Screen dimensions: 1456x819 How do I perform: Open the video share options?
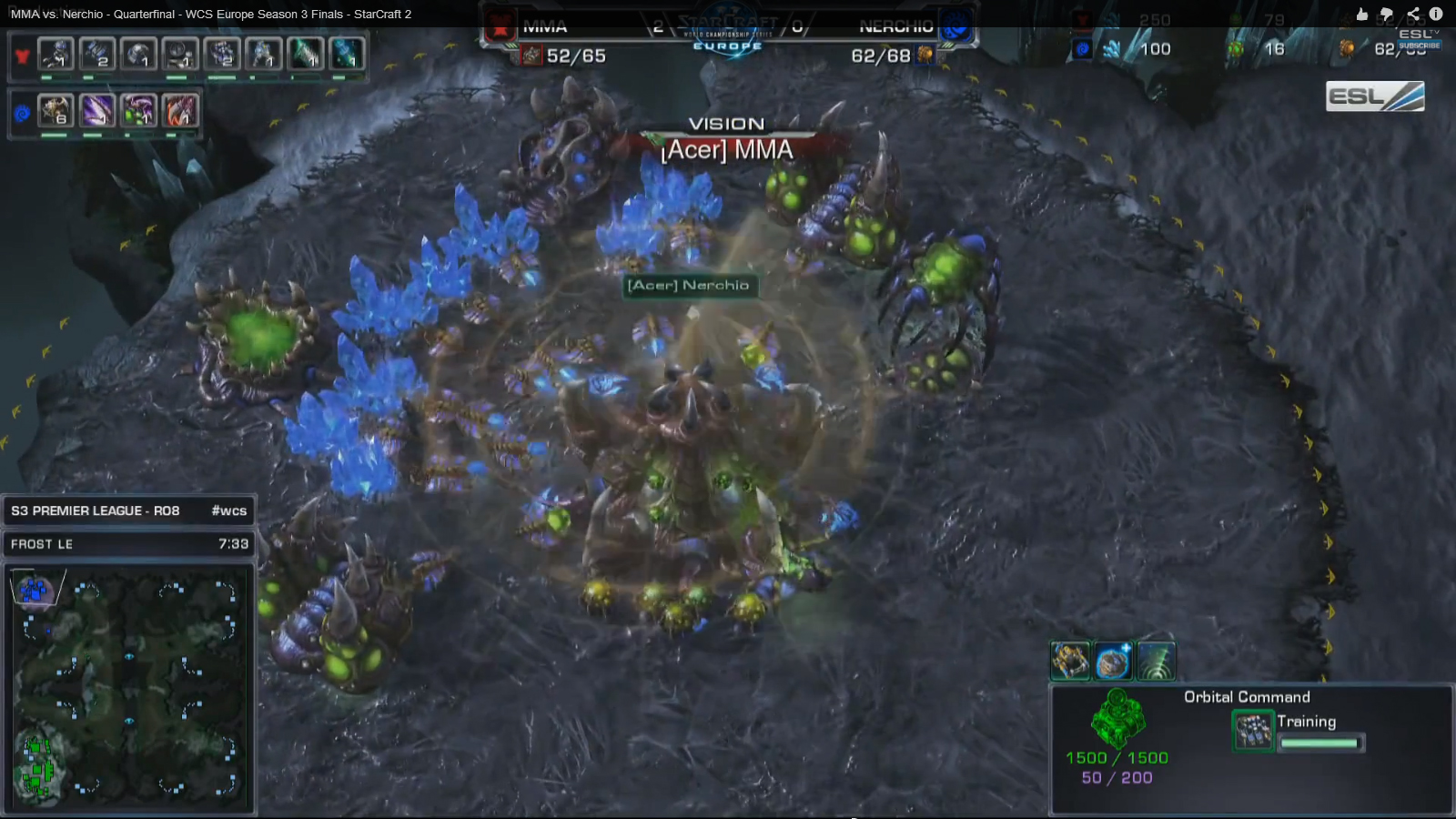pos(1412,14)
